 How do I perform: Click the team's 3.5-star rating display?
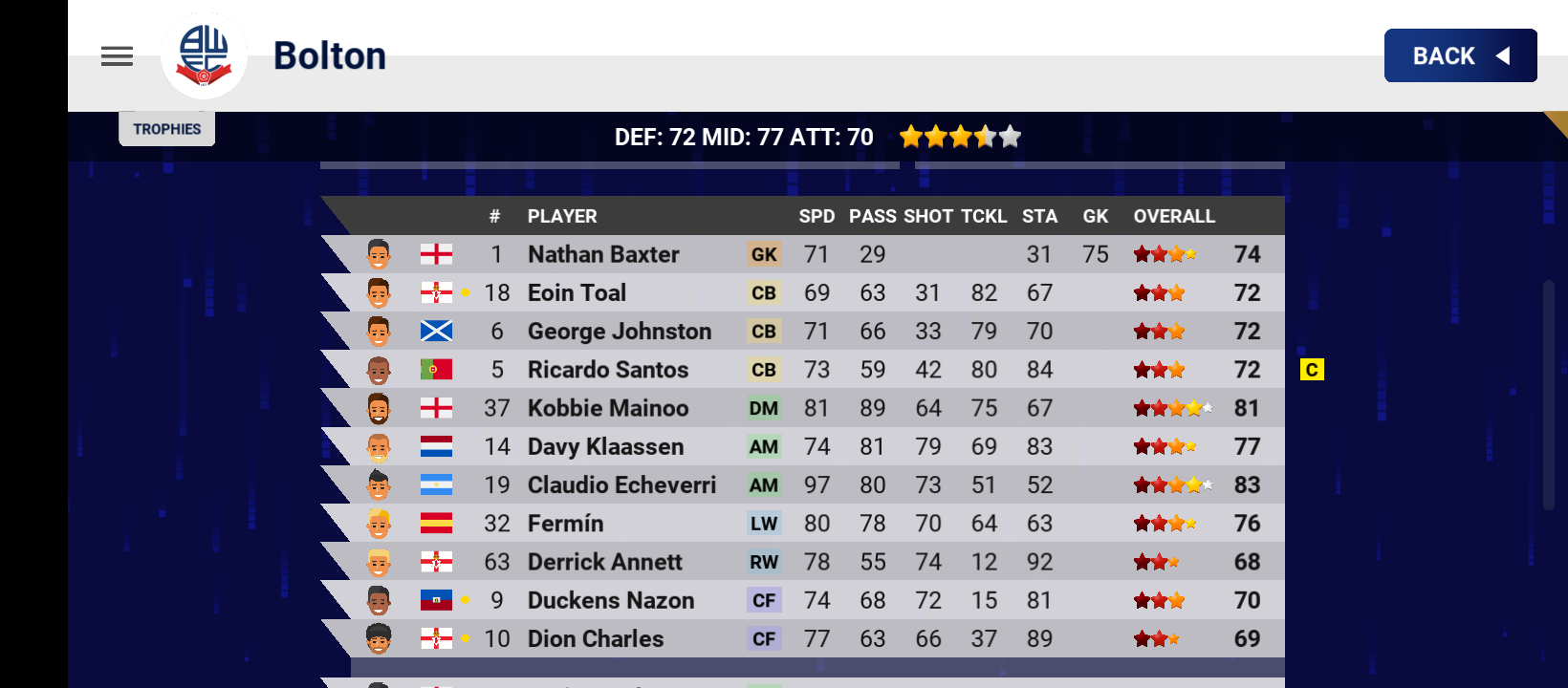coord(960,136)
